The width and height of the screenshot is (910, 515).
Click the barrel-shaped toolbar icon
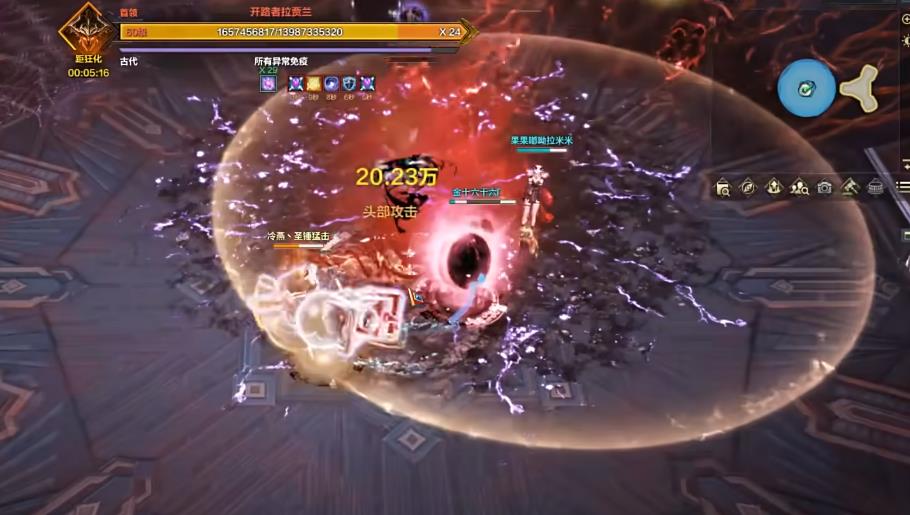click(x=875, y=187)
